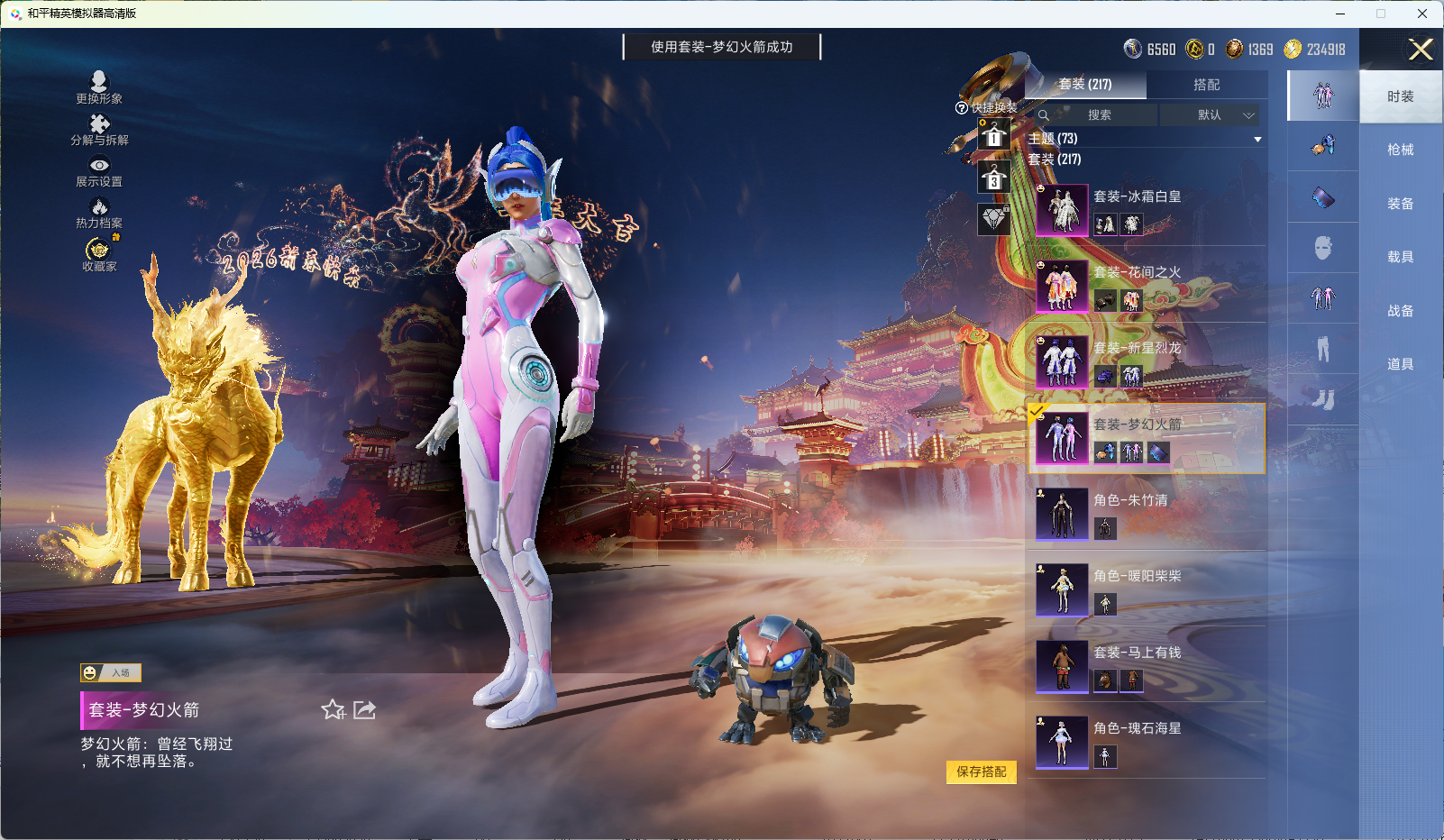Open 更换形象 change appearance option
The height and width of the screenshot is (840, 1444).
click(99, 87)
